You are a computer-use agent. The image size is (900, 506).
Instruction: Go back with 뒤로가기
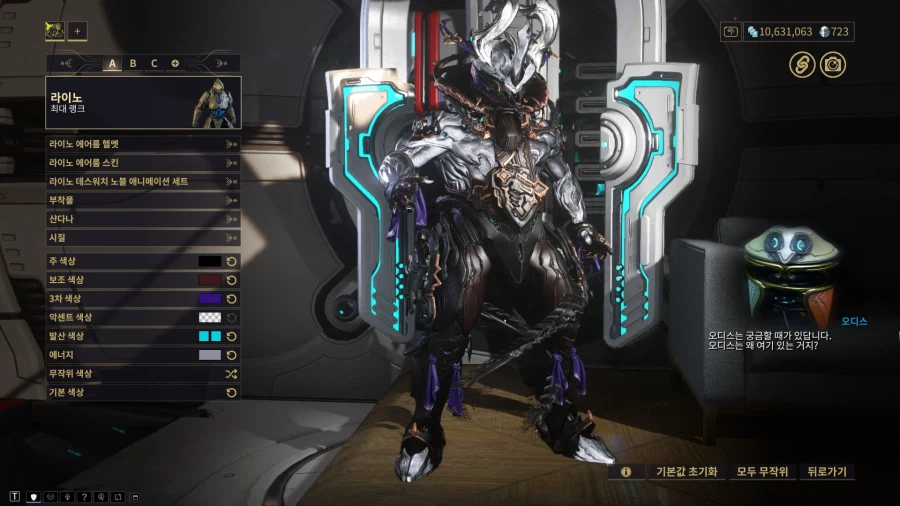(828, 471)
